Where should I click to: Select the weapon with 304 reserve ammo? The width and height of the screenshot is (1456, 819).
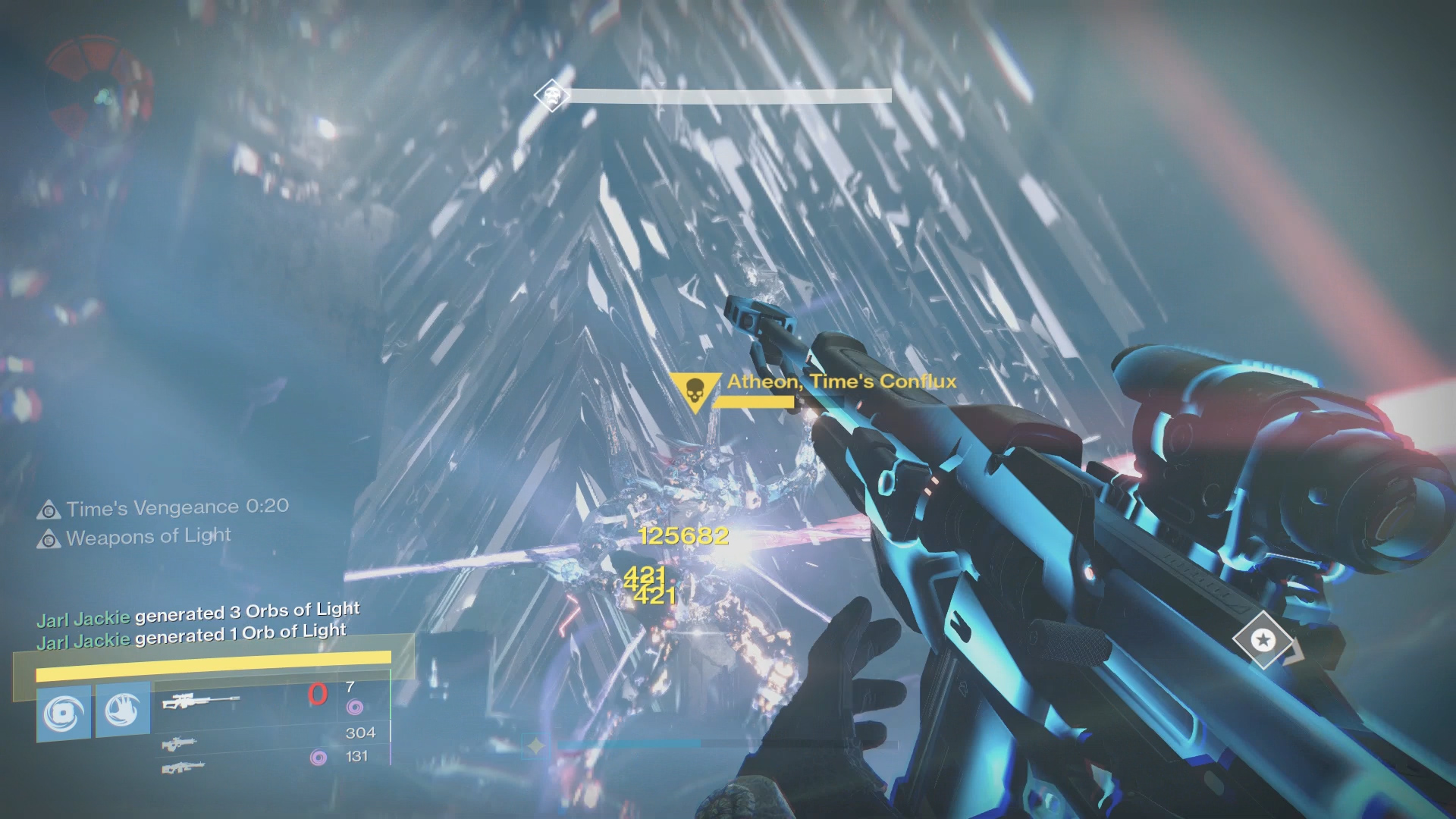179,743
